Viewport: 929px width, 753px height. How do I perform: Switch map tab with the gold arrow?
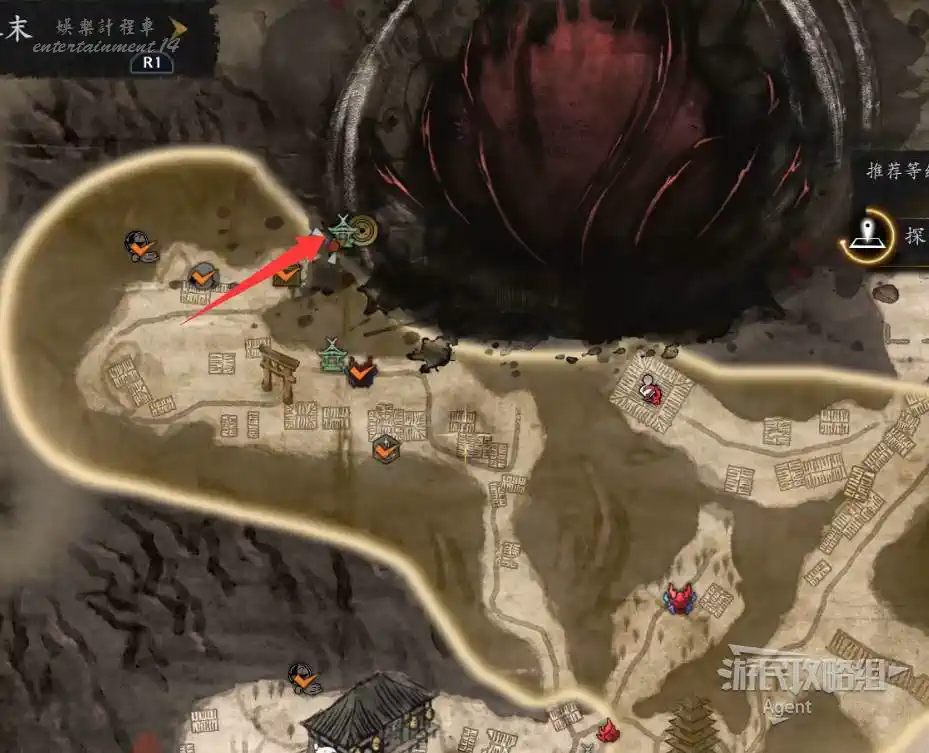[x=180, y=28]
